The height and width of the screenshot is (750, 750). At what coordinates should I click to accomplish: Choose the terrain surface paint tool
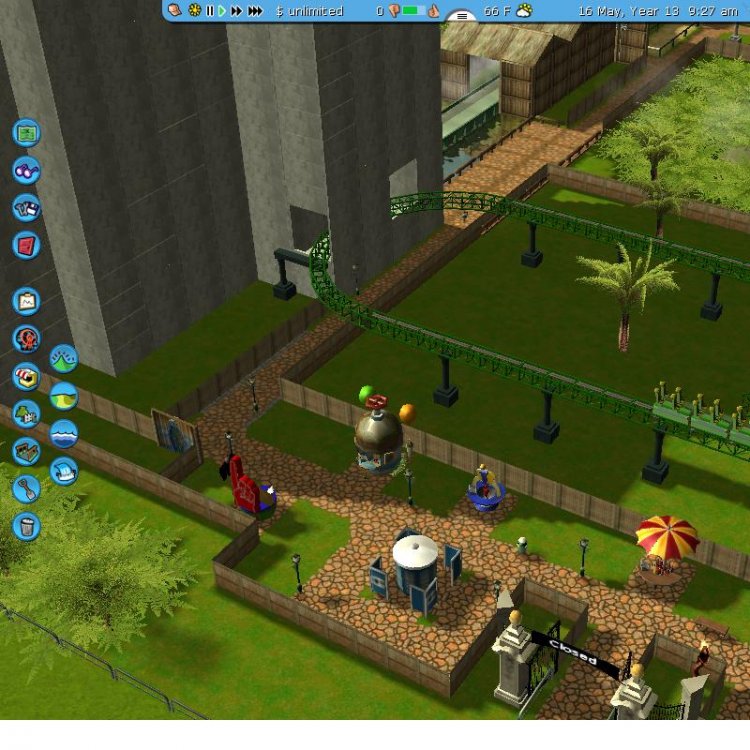(x=64, y=396)
